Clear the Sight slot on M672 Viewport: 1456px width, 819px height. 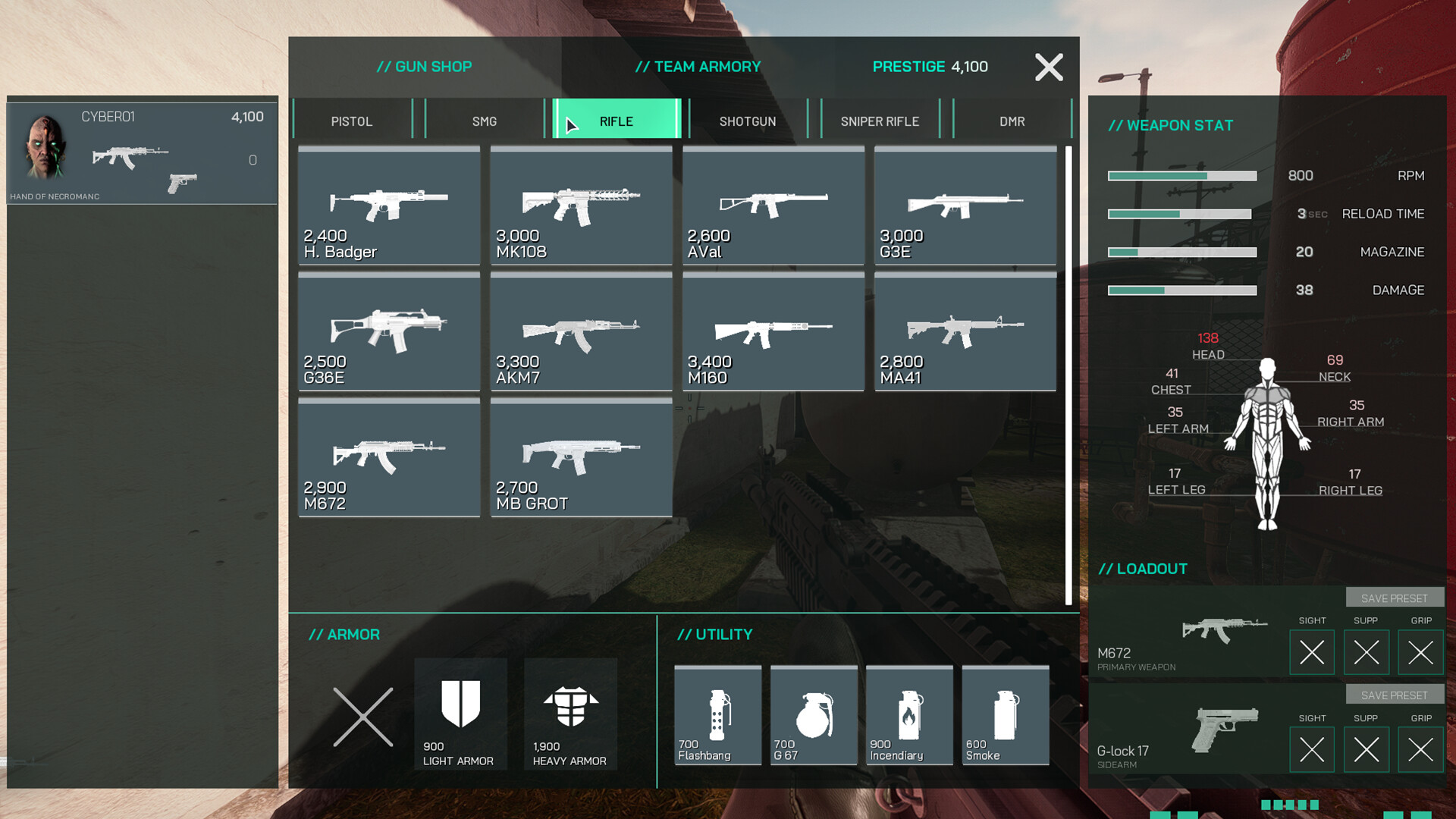coord(1312,652)
